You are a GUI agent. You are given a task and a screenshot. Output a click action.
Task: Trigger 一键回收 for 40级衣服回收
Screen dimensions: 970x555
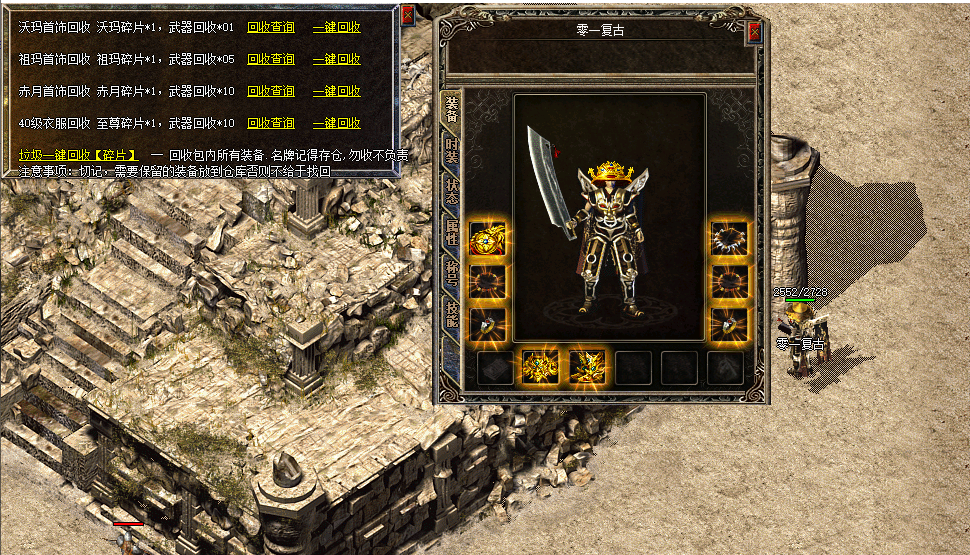tap(337, 123)
